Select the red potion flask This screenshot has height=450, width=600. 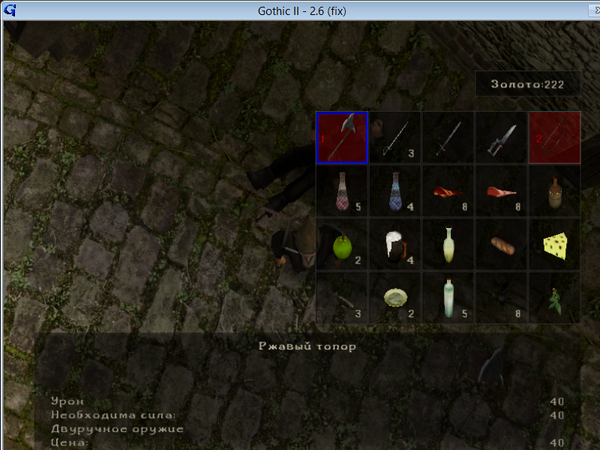pos(342,190)
